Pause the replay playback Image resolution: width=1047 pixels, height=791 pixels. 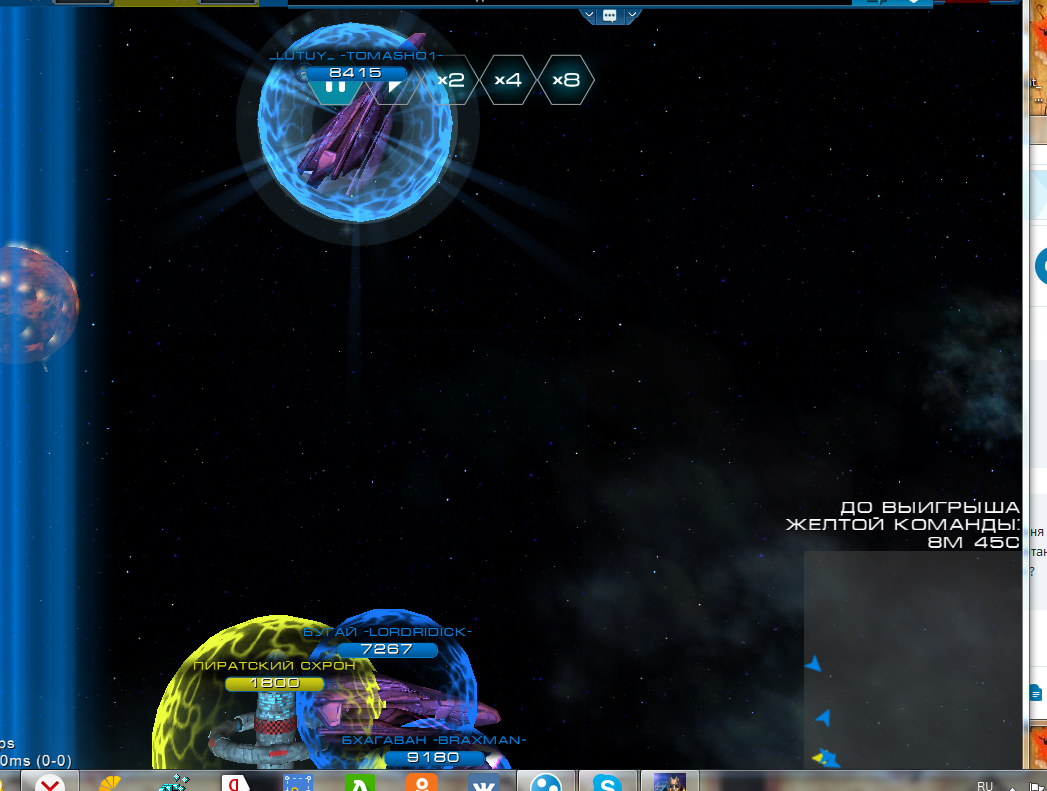coord(335,87)
